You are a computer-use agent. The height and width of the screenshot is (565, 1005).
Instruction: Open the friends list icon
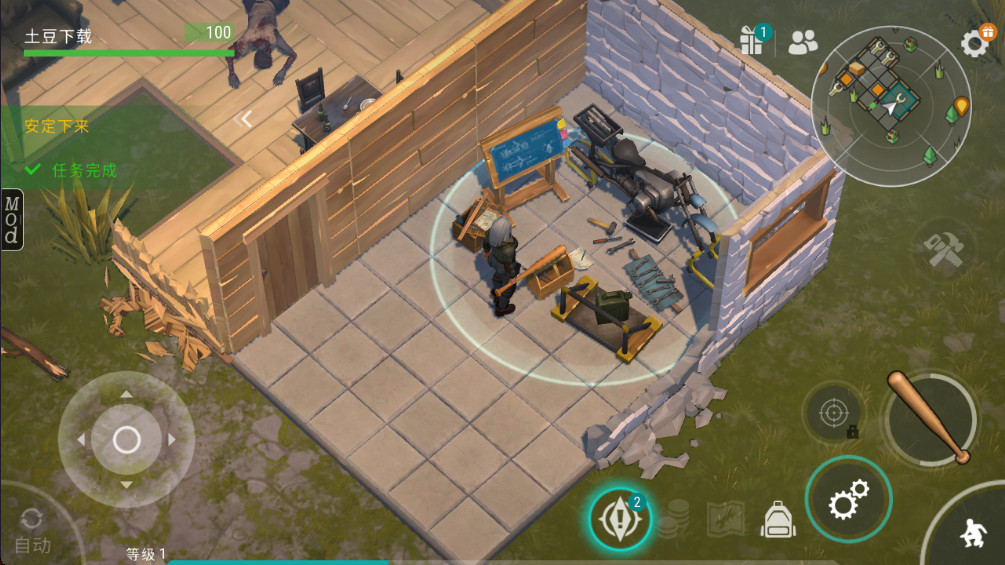(803, 41)
